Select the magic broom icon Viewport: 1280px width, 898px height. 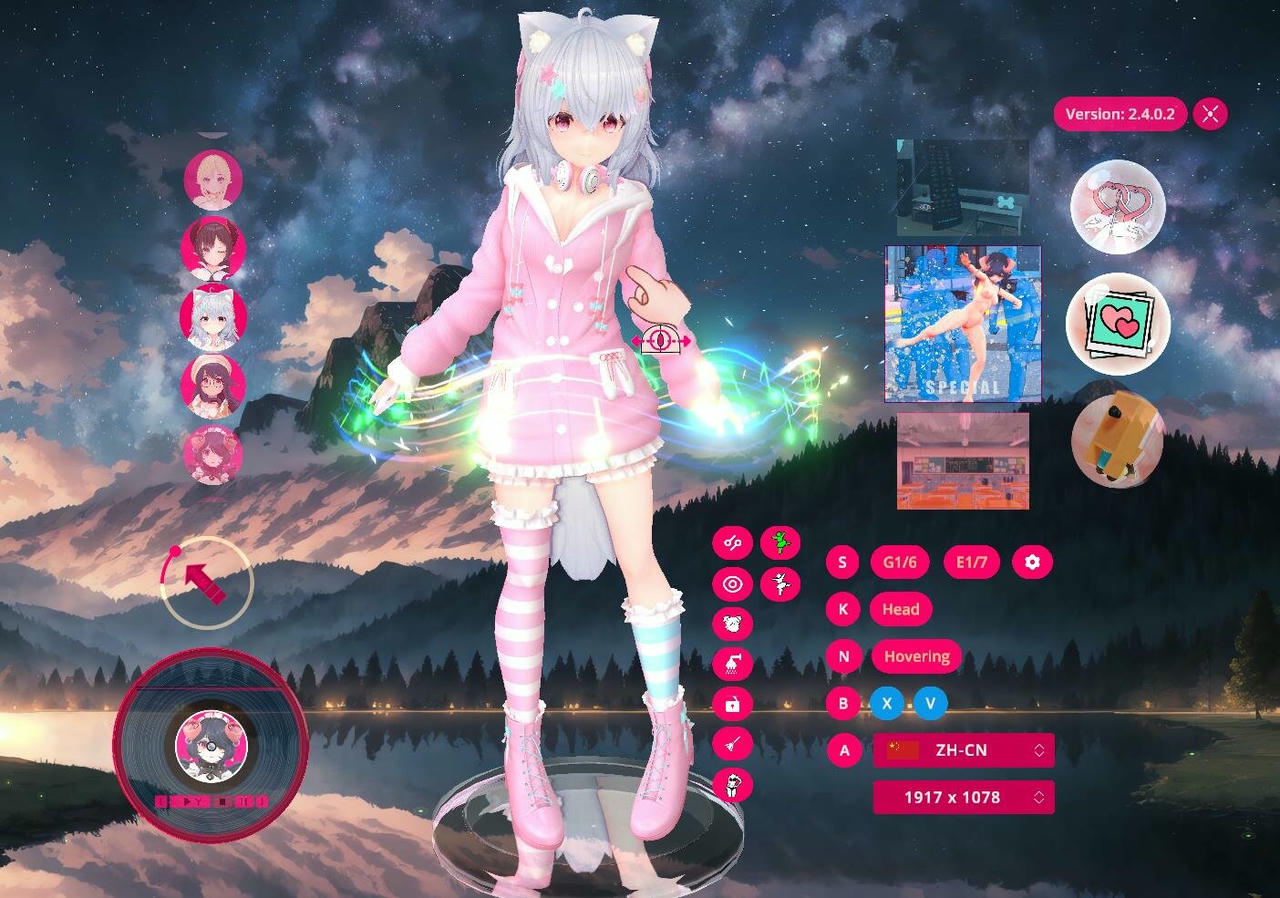pyautogui.click(x=733, y=745)
